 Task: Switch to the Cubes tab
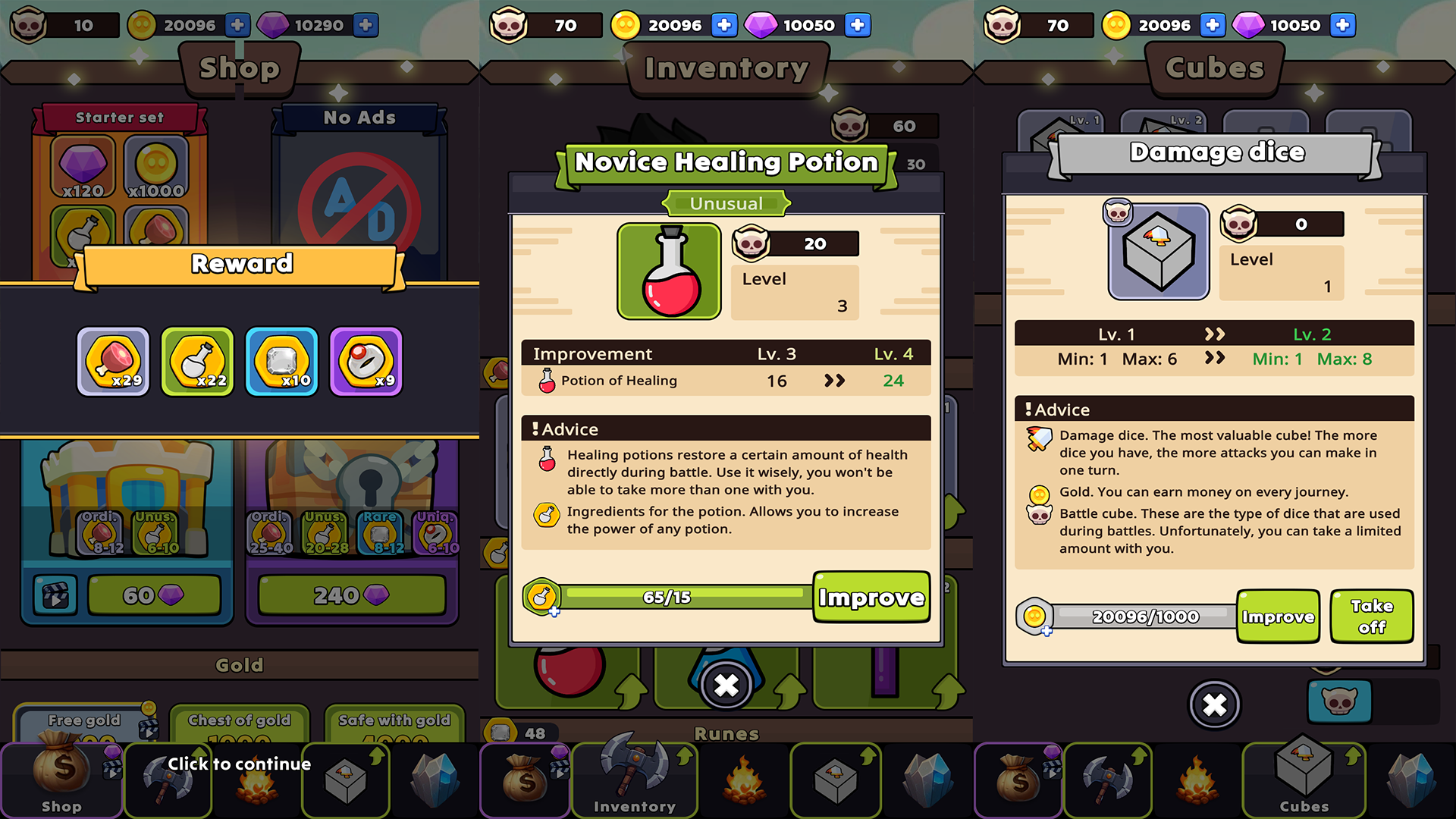pos(1304,781)
